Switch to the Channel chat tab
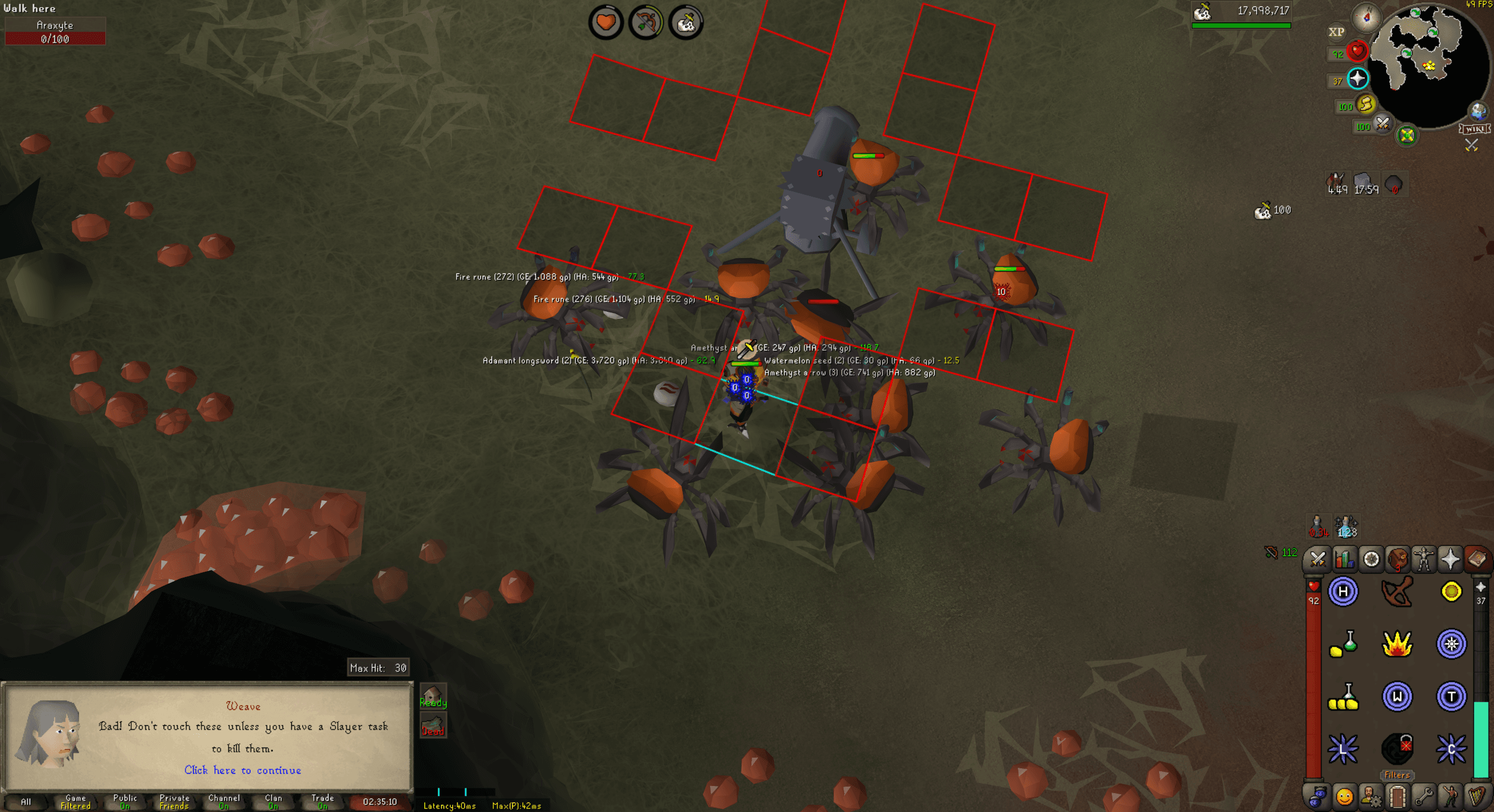1494x812 pixels. (223, 801)
